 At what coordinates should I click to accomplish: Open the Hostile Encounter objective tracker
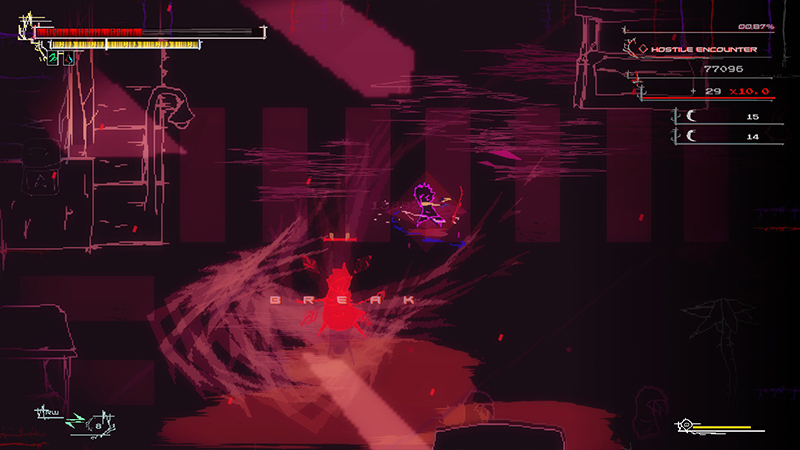[x=698, y=48]
